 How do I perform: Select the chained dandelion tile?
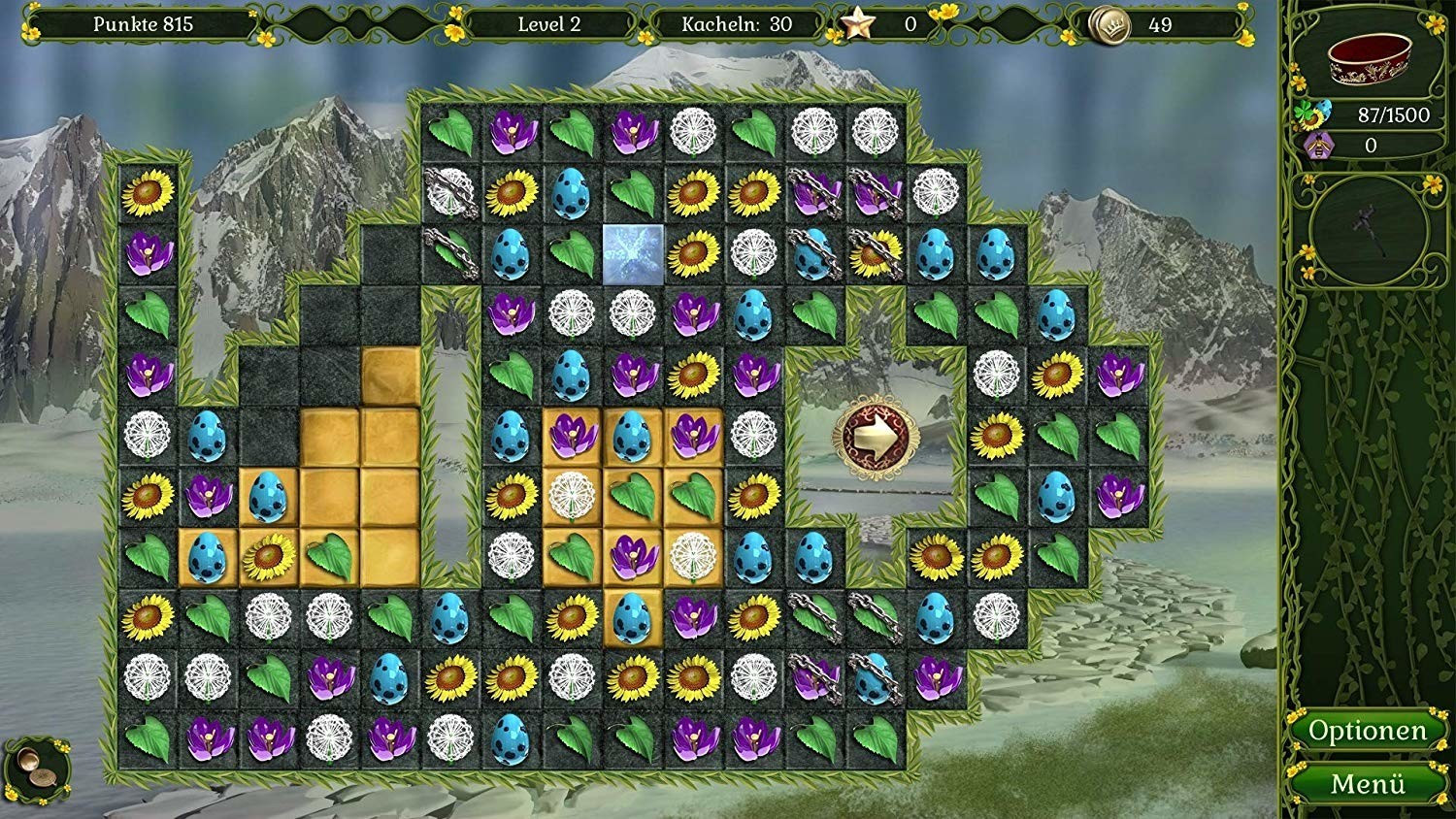pos(449,192)
